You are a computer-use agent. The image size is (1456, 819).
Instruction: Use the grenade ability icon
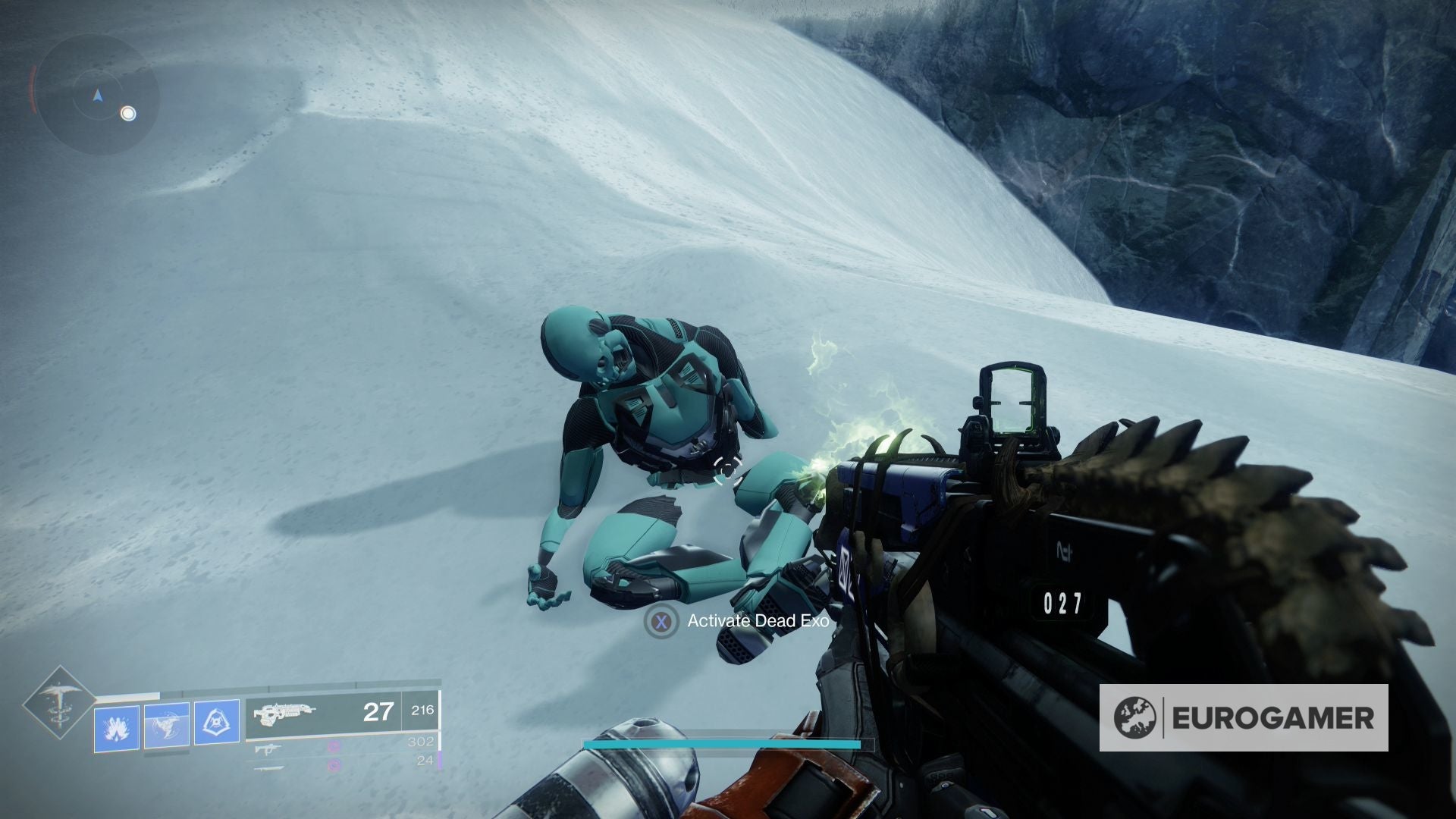pyautogui.click(x=117, y=728)
